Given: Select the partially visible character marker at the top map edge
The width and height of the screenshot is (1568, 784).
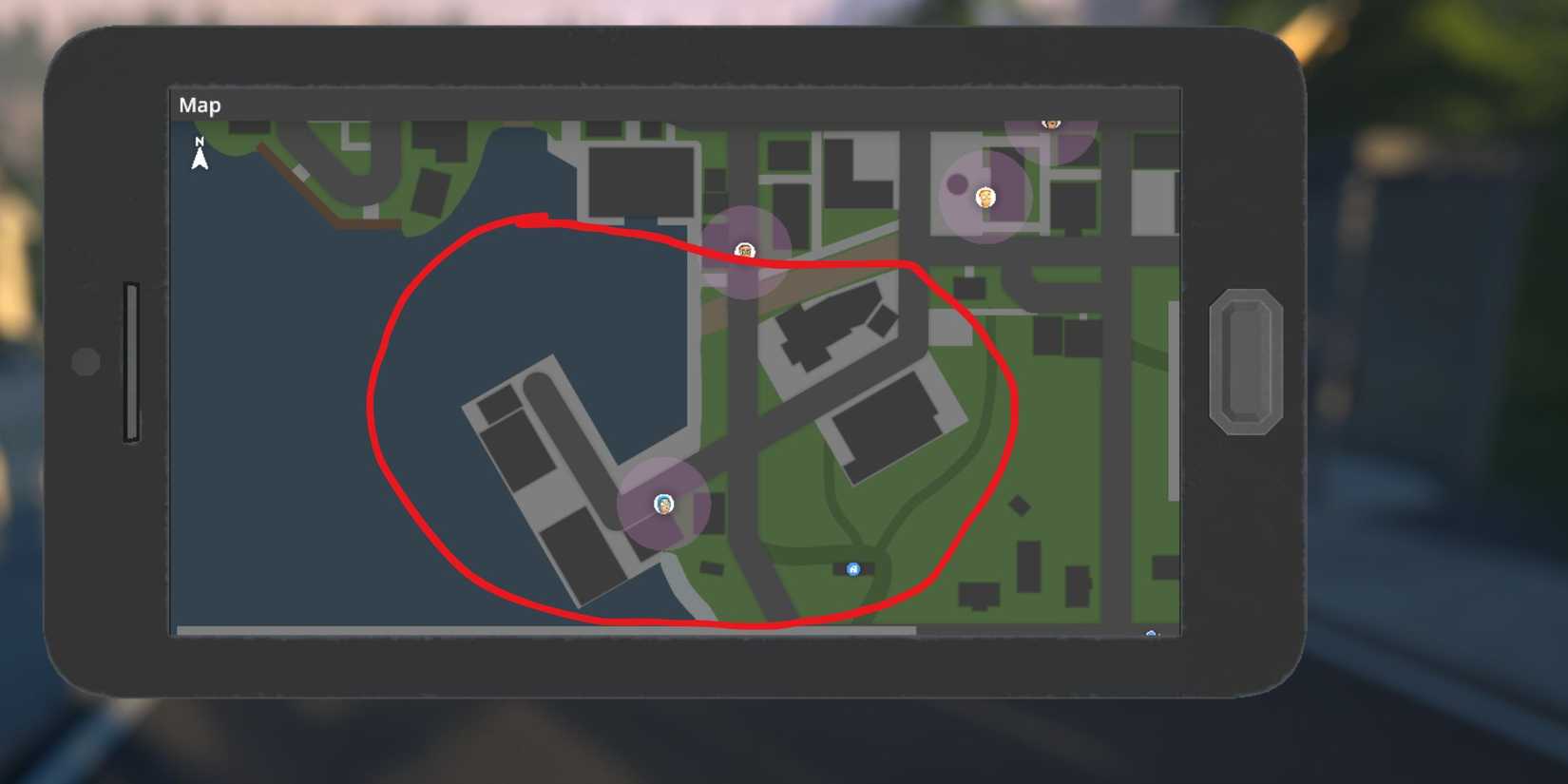Looking at the screenshot, I should pos(1052,124).
